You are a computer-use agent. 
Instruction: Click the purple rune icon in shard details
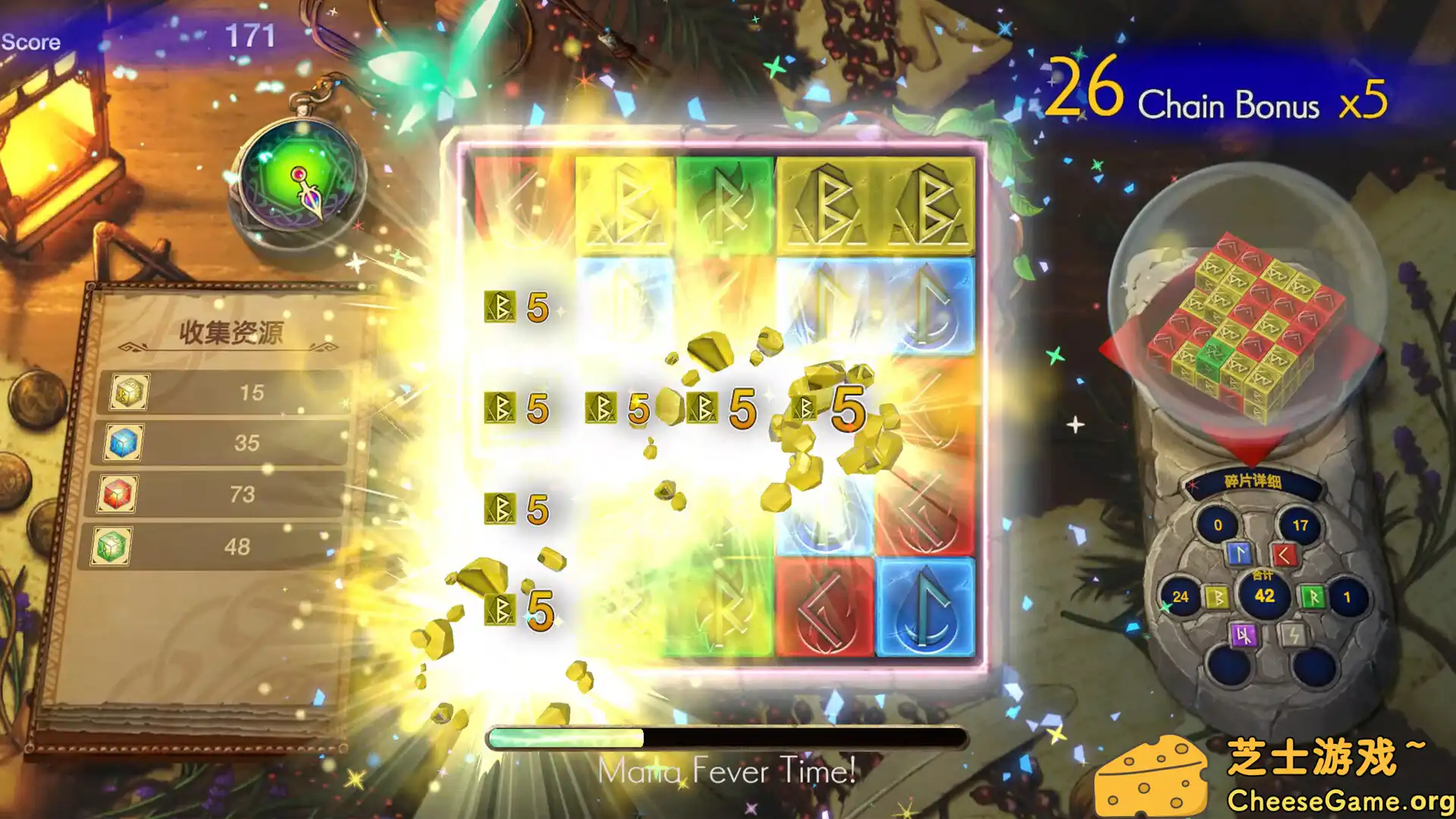coord(1246,636)
